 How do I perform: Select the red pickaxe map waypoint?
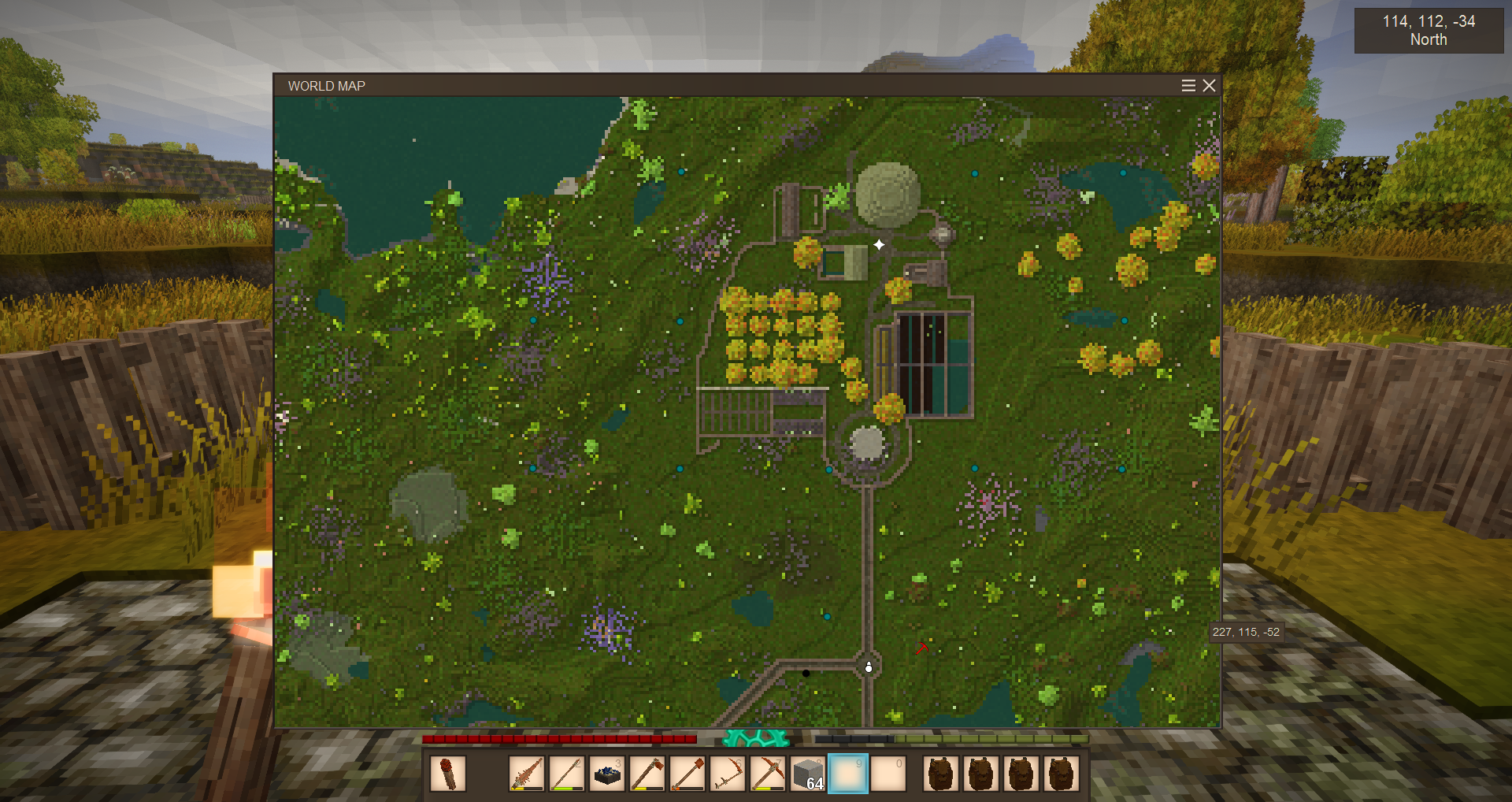click(x=921, y=648)
